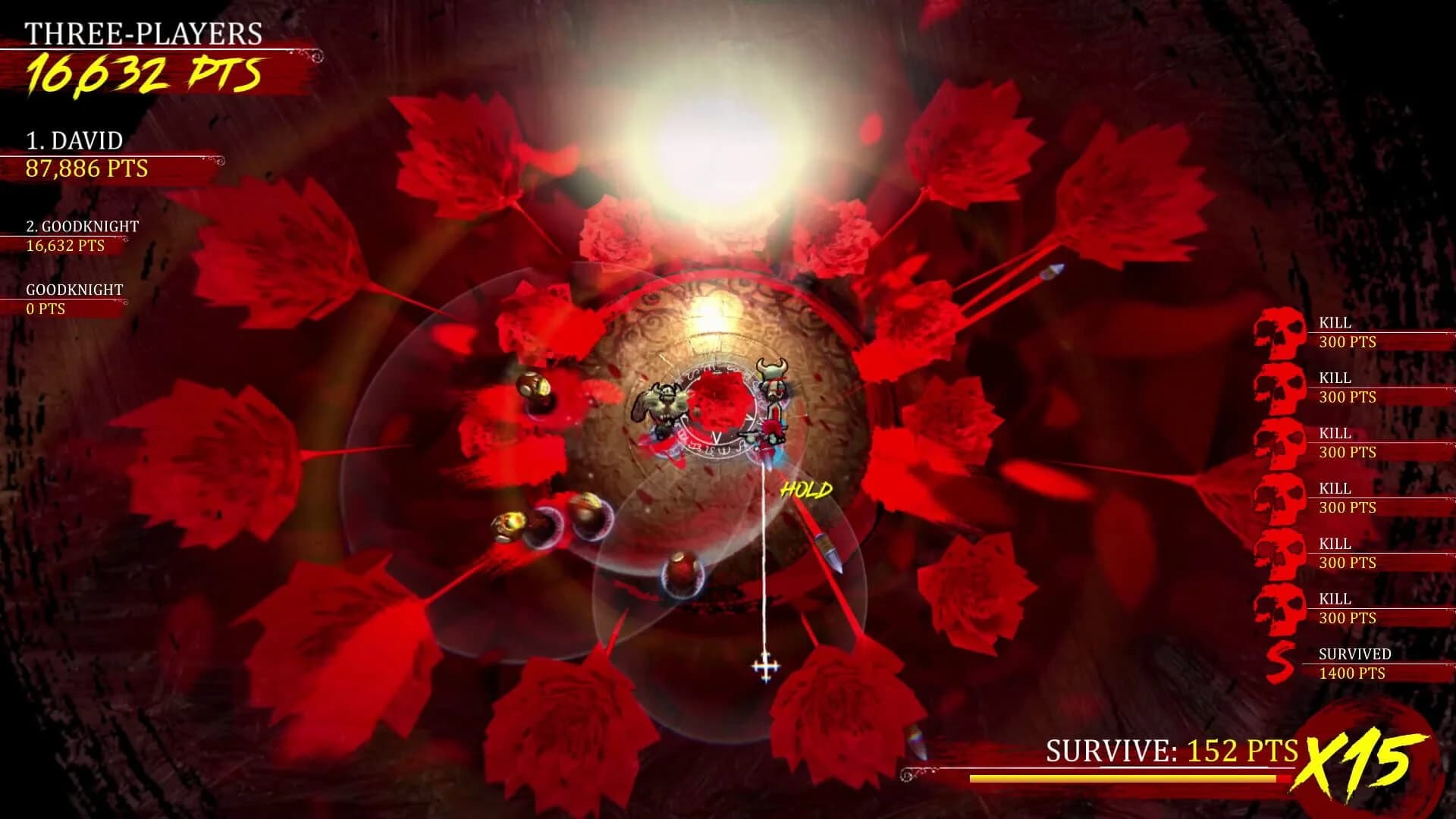1456x819 pixels.
Task: Select the SURVIVED 1400 PTS menu entry
Action: 1356,662
